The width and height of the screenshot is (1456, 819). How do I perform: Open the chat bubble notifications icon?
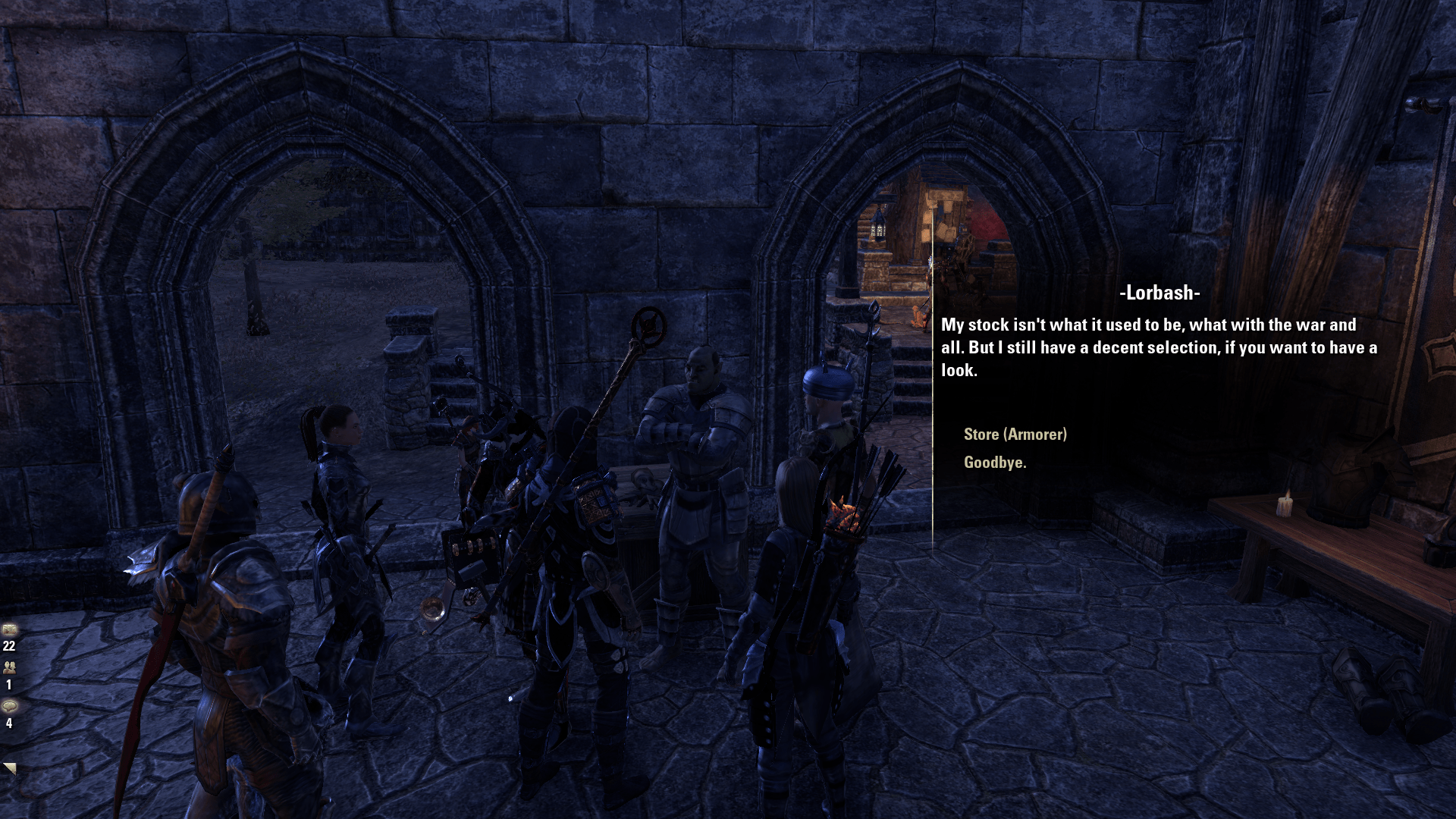[x=10, y=706]
